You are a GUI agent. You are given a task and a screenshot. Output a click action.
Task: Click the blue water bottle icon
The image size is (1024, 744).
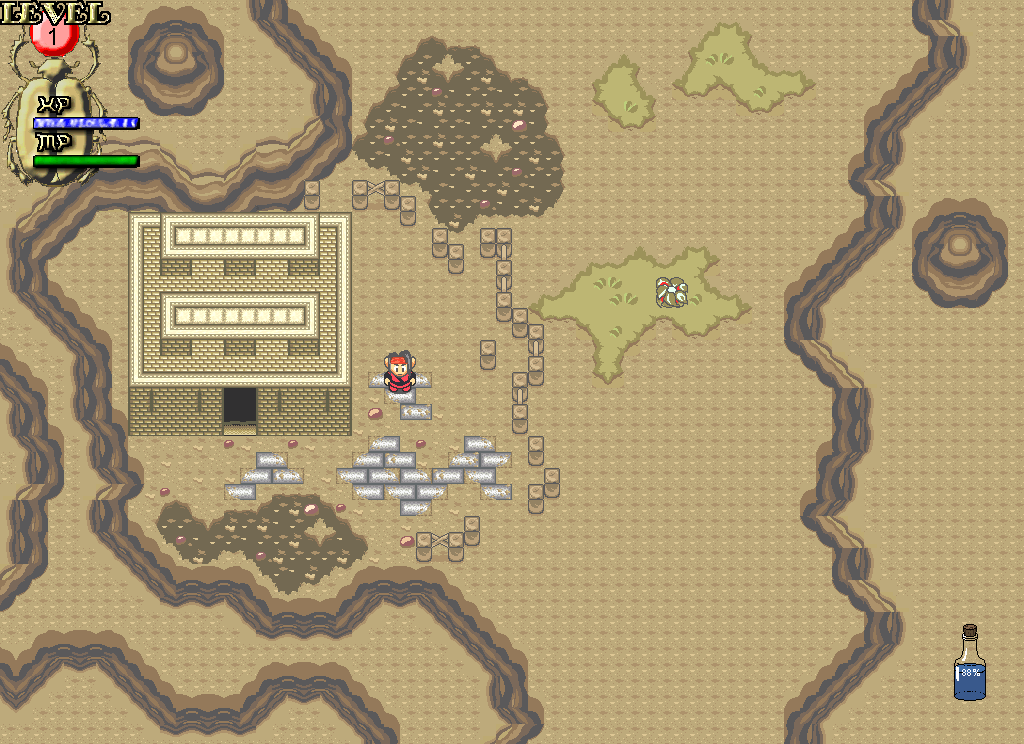click(x=969, y=665)
